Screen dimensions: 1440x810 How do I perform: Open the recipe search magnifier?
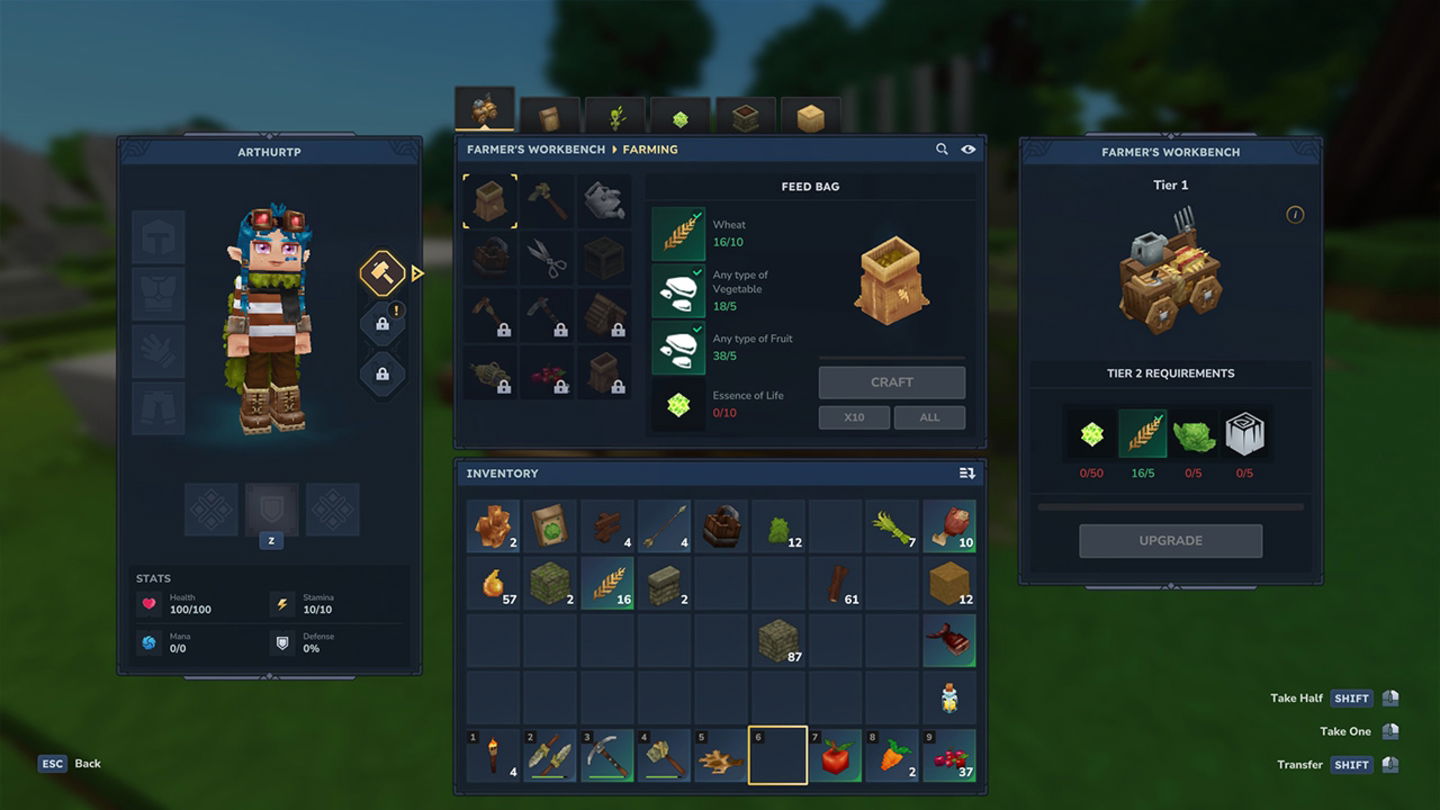[x=942, y=149]
